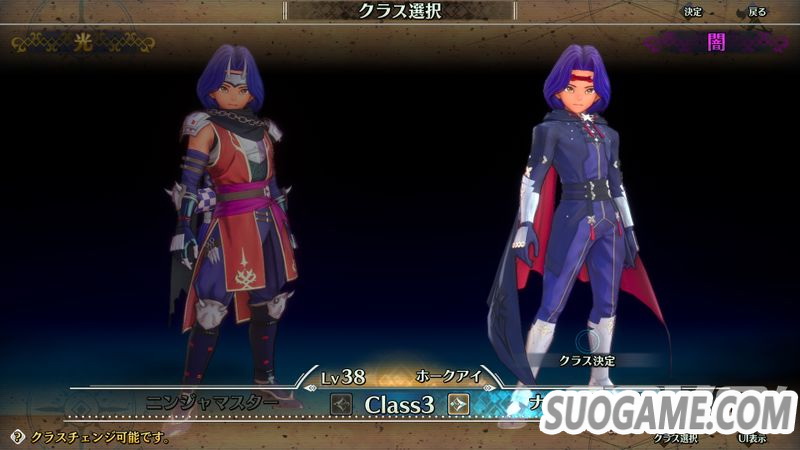Click the left arrow beside Class3
The width and height of the screenshot is (800, 450).
click(x=342, y=404)
